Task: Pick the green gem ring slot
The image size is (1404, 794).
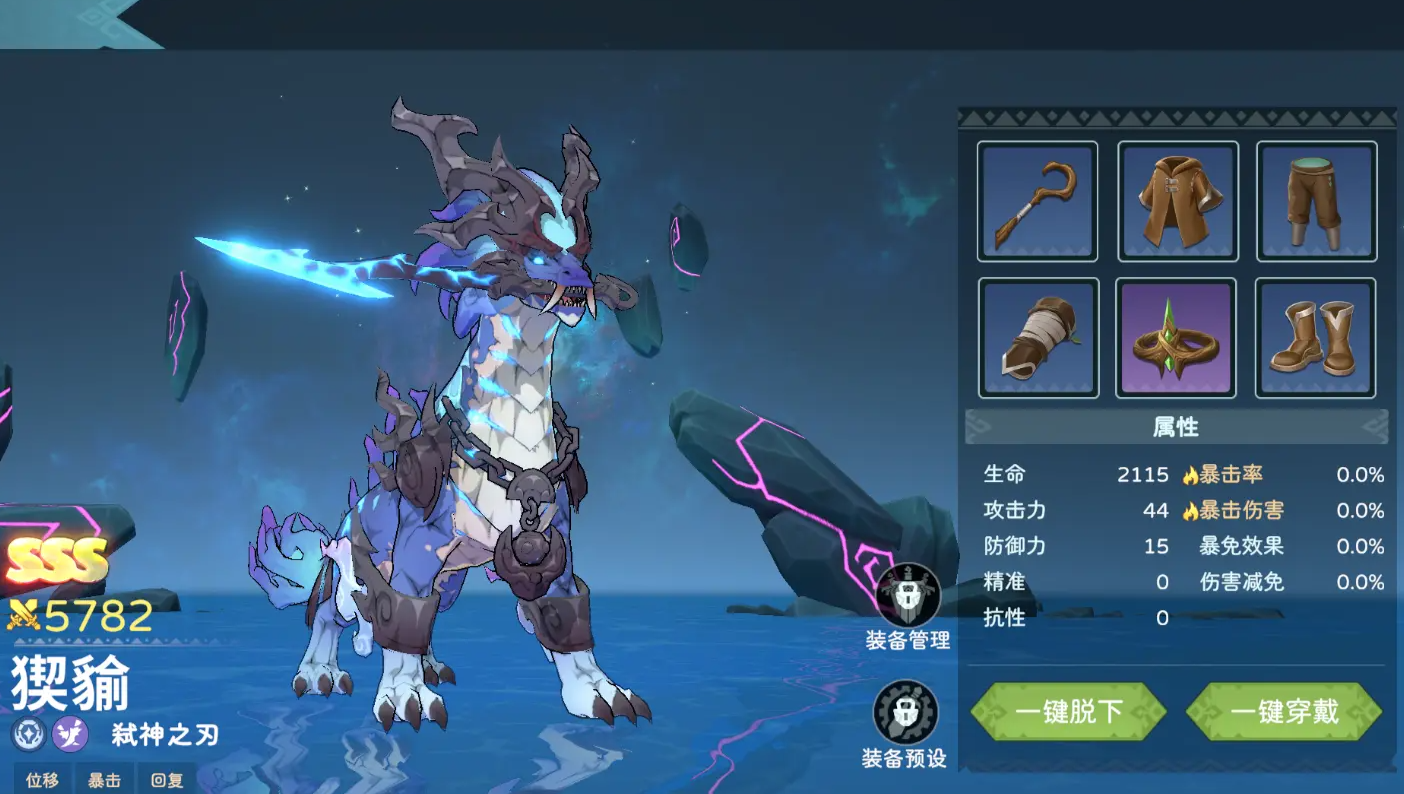Action: [1177, 338]
